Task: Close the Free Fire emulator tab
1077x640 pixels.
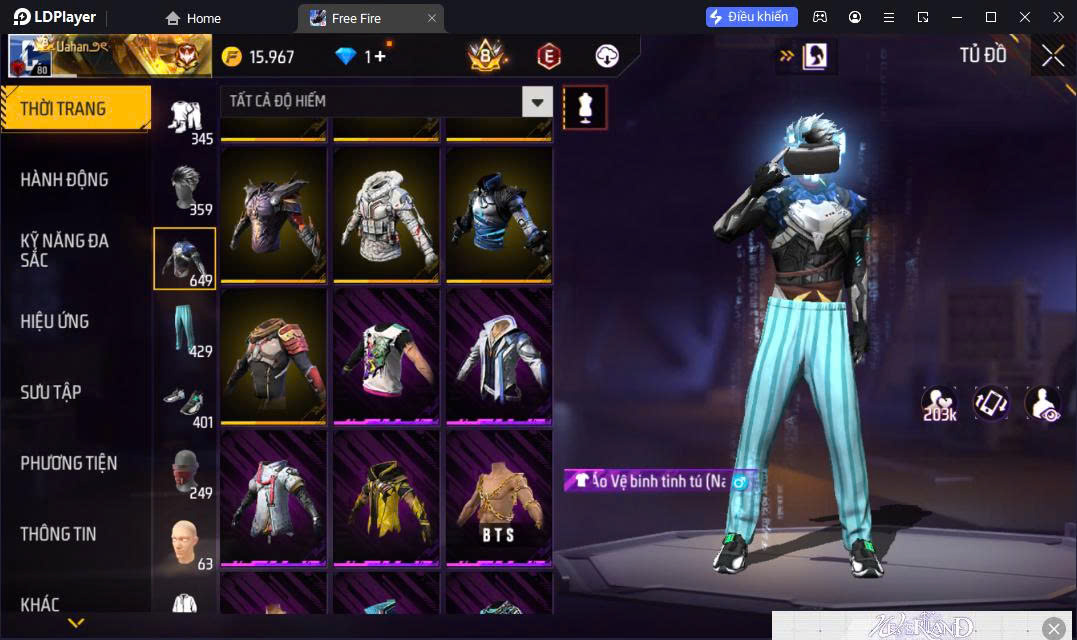Action: pyautogui.click(x=432, y=18)
